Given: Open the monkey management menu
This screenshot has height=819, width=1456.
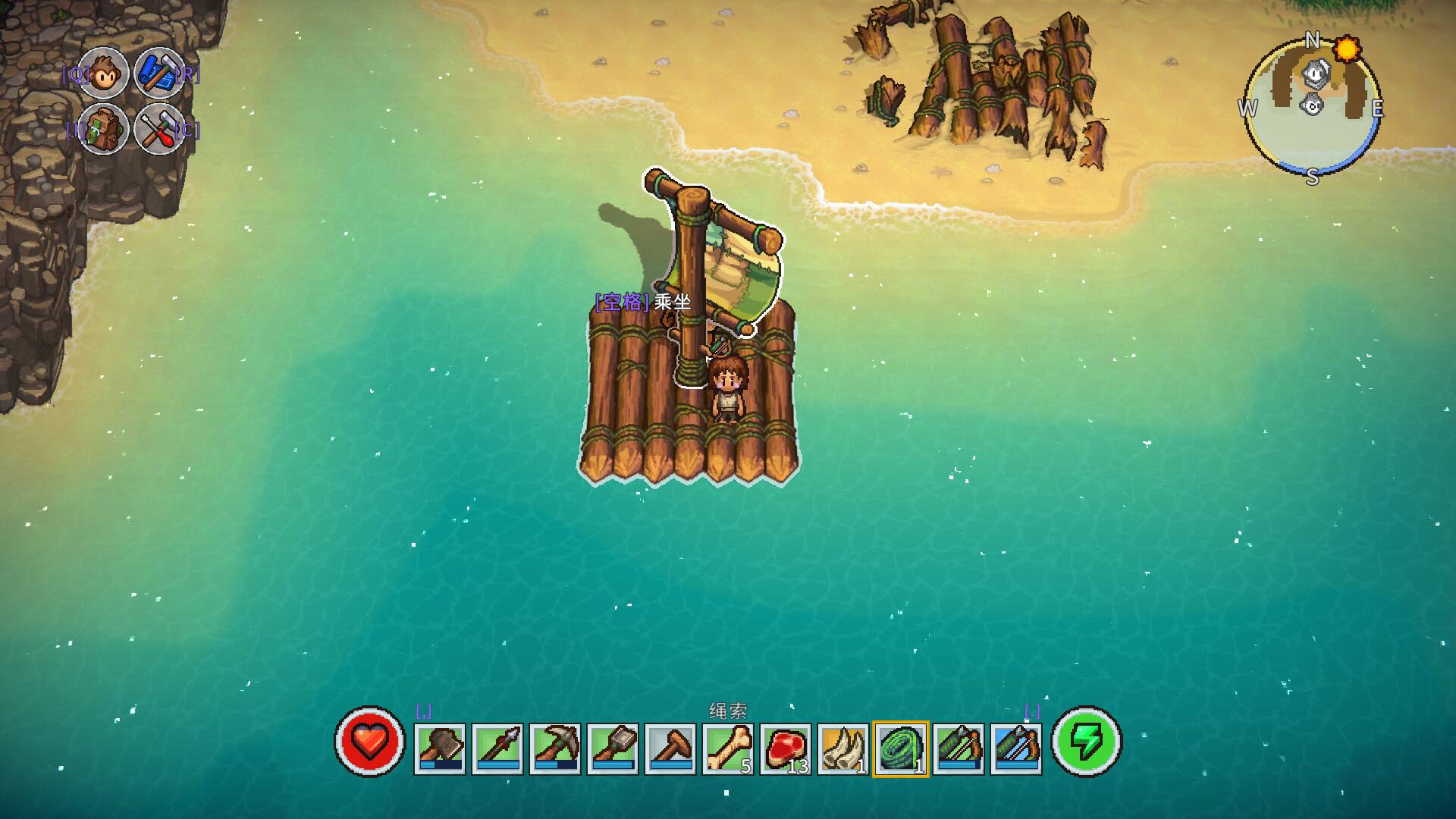Looking at the screenshot, I should 104,72.
